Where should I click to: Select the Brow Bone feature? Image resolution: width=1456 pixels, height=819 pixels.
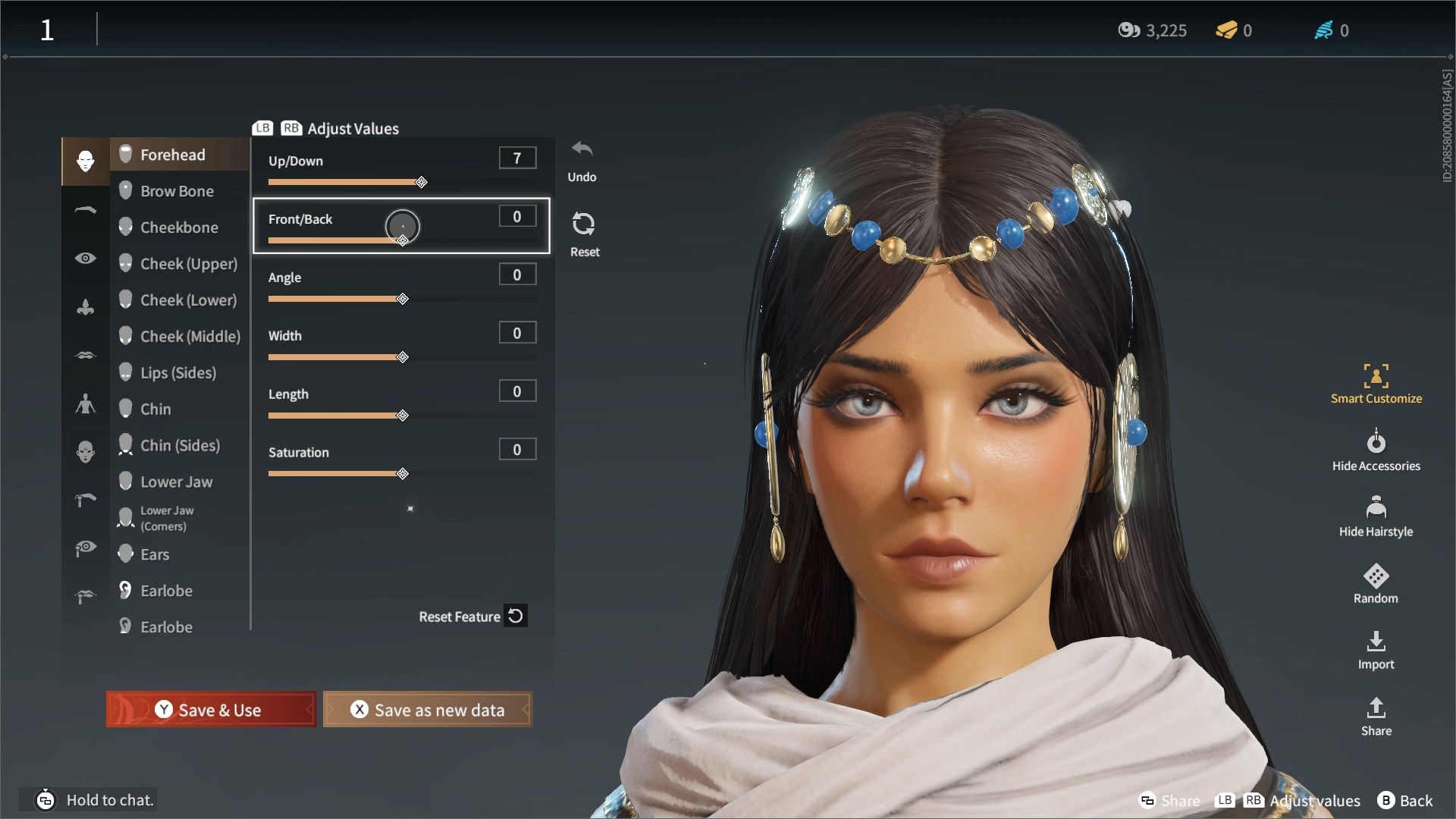177,190
